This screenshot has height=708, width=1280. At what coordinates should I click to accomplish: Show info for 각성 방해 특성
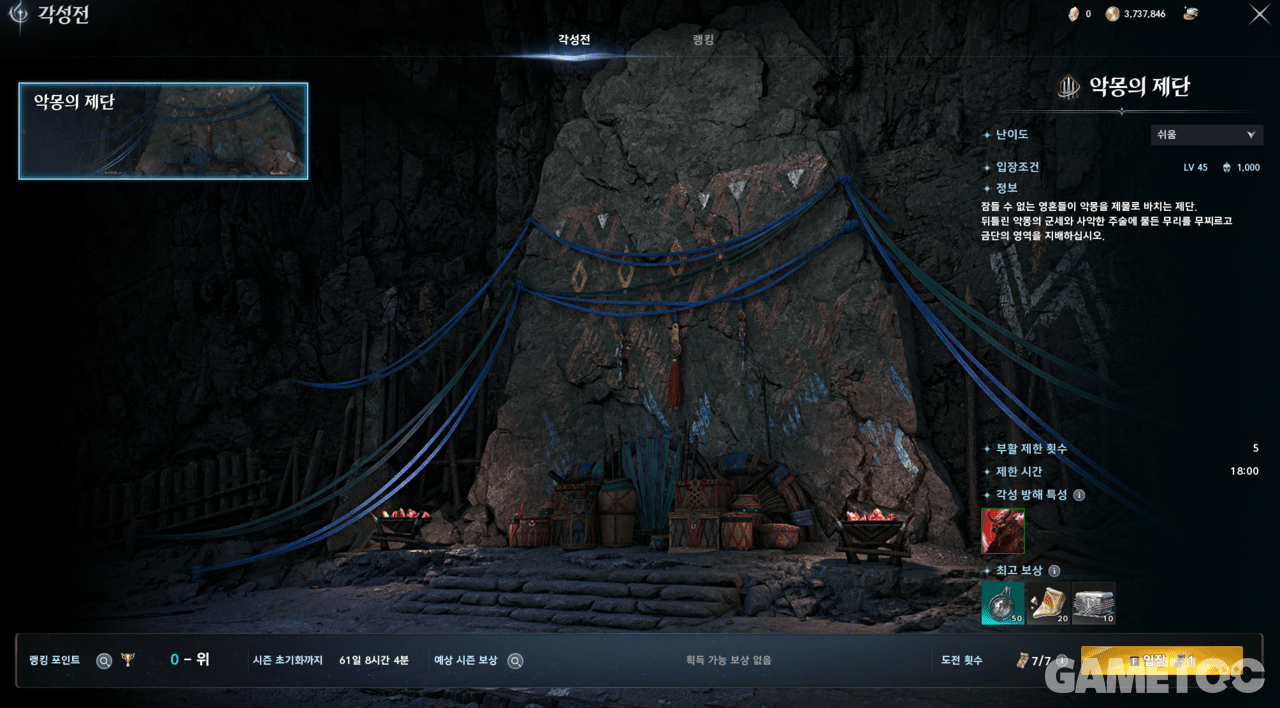click(x=1079, y=495)
